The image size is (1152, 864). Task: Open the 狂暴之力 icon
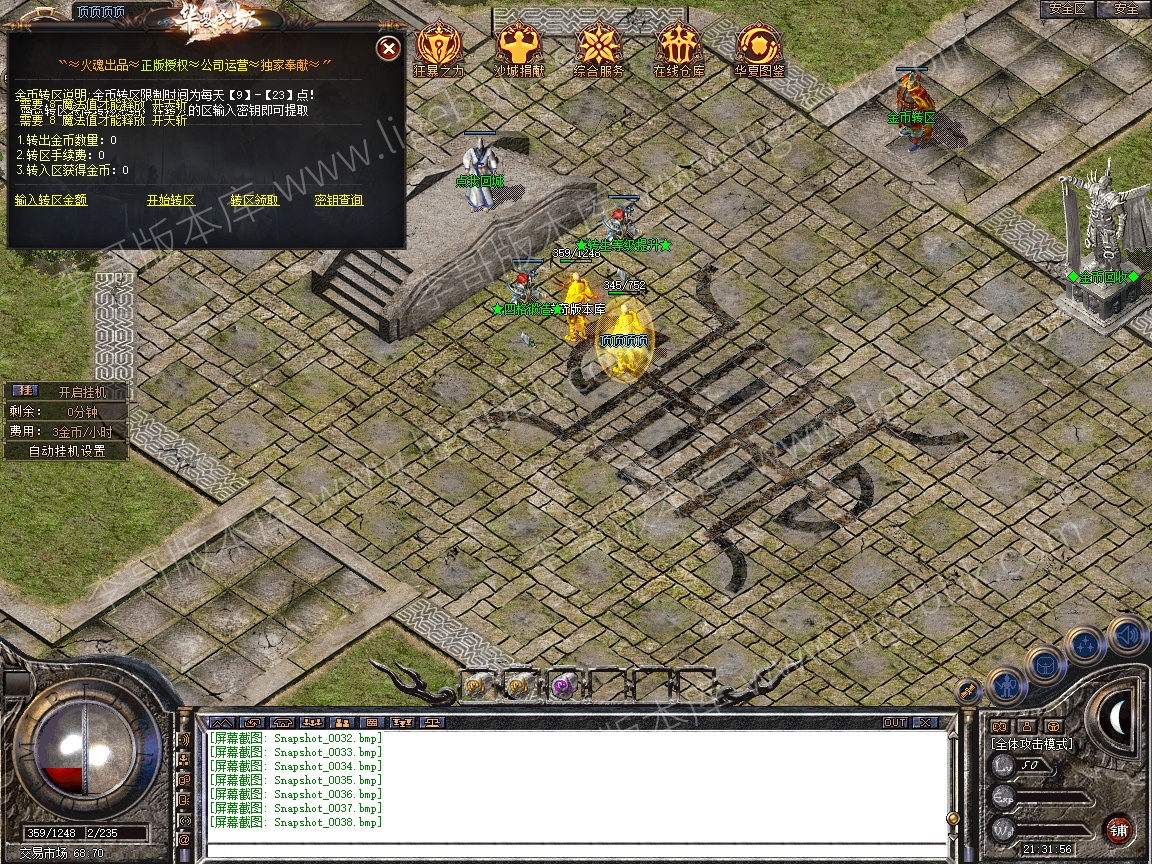tap(439, 46)
